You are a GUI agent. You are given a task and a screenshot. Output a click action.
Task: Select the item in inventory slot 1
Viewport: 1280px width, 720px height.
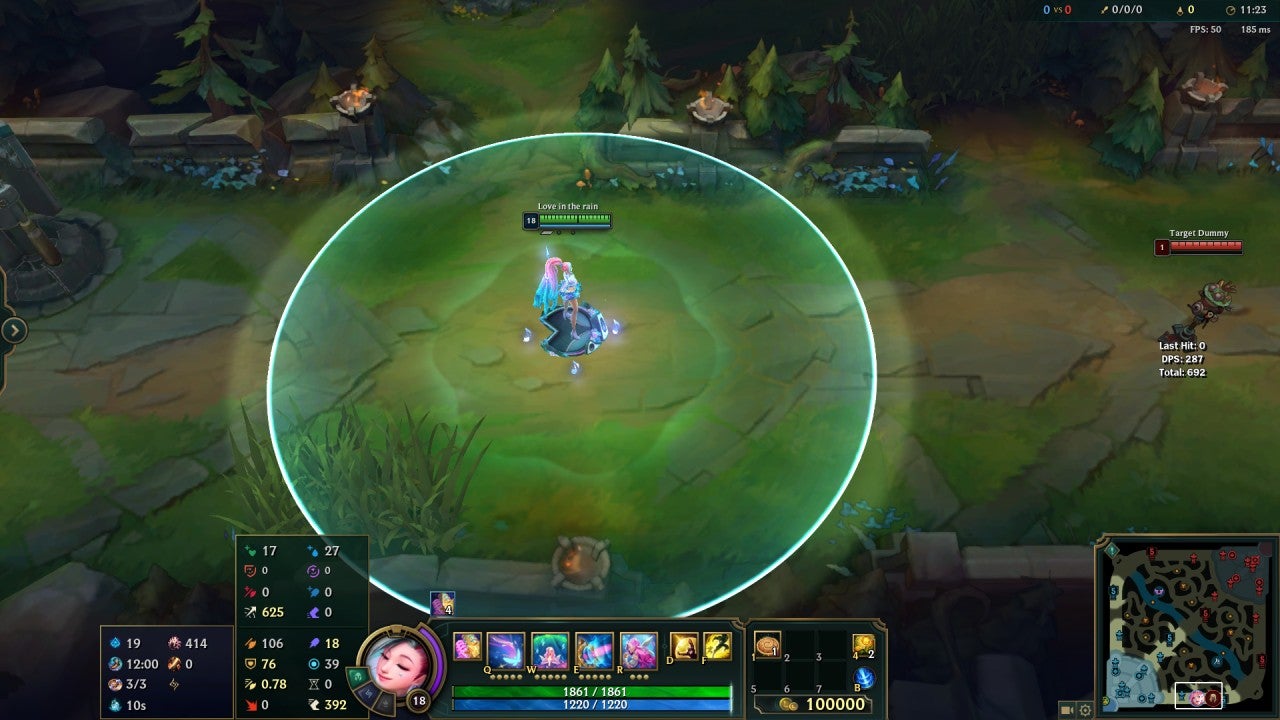click(768, 646)
